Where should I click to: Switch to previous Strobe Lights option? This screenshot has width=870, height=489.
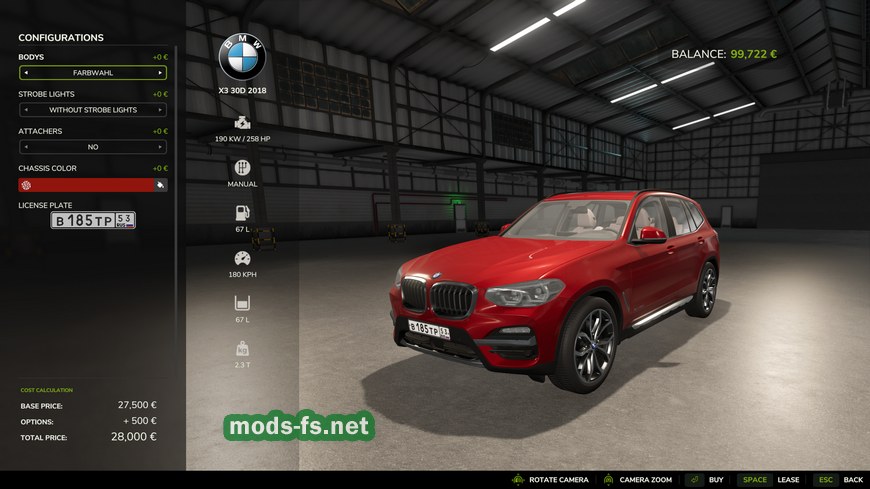click(x=25, y=110)
